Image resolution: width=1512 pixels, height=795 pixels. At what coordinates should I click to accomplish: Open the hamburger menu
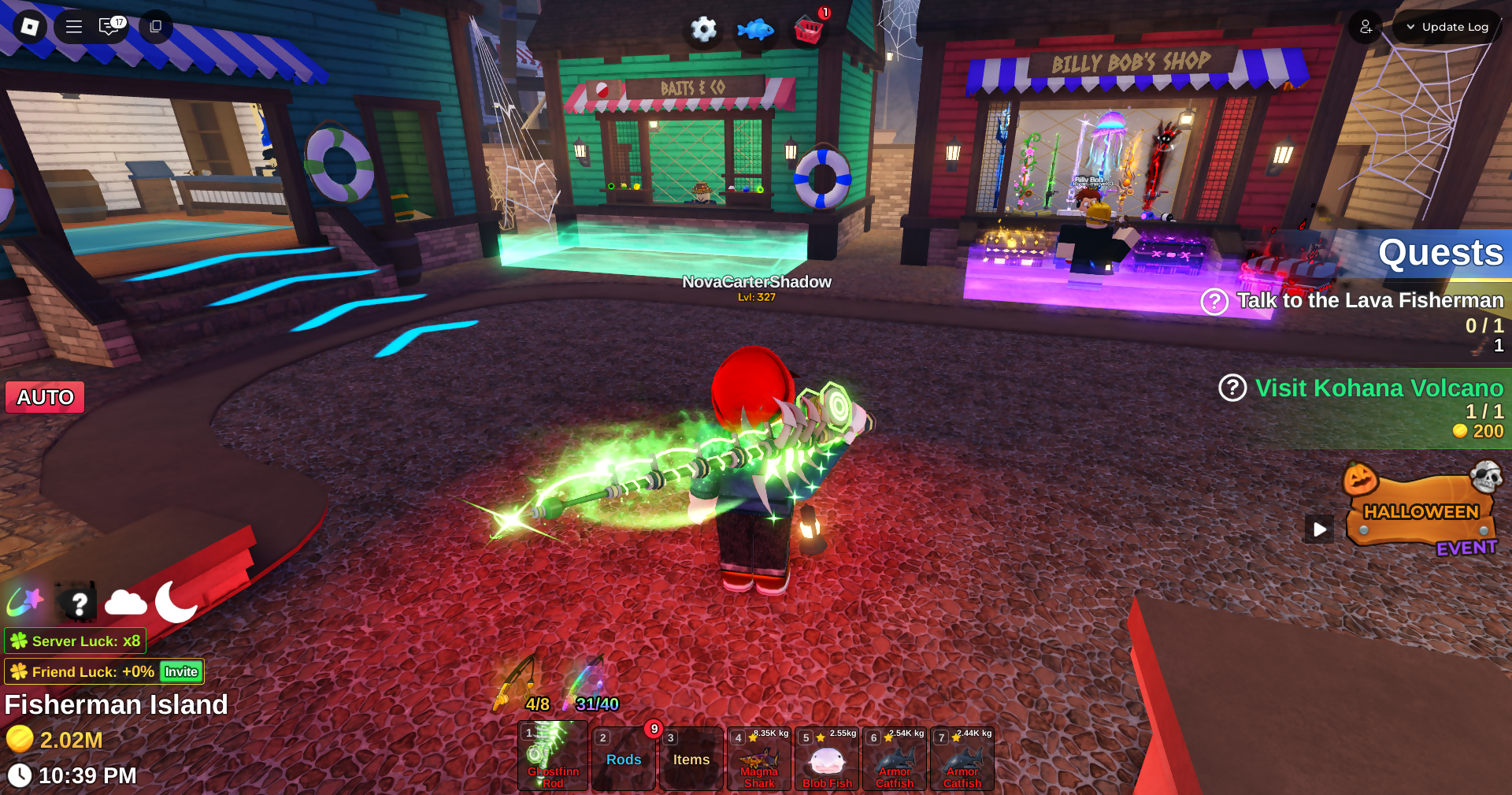(74, 27)
